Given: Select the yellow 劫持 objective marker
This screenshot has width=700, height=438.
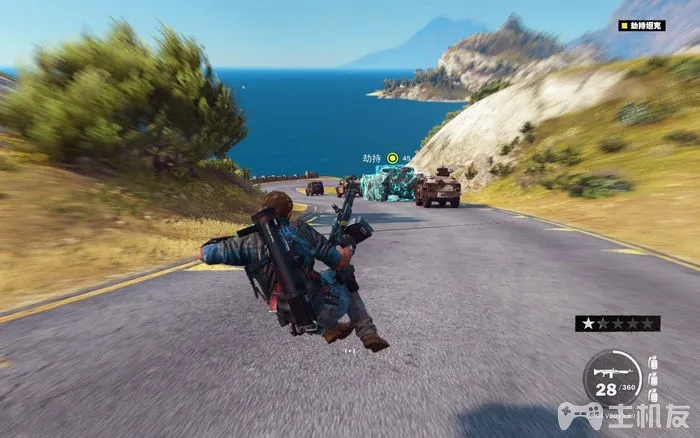Looking at the screenshot, I should 393,158.
